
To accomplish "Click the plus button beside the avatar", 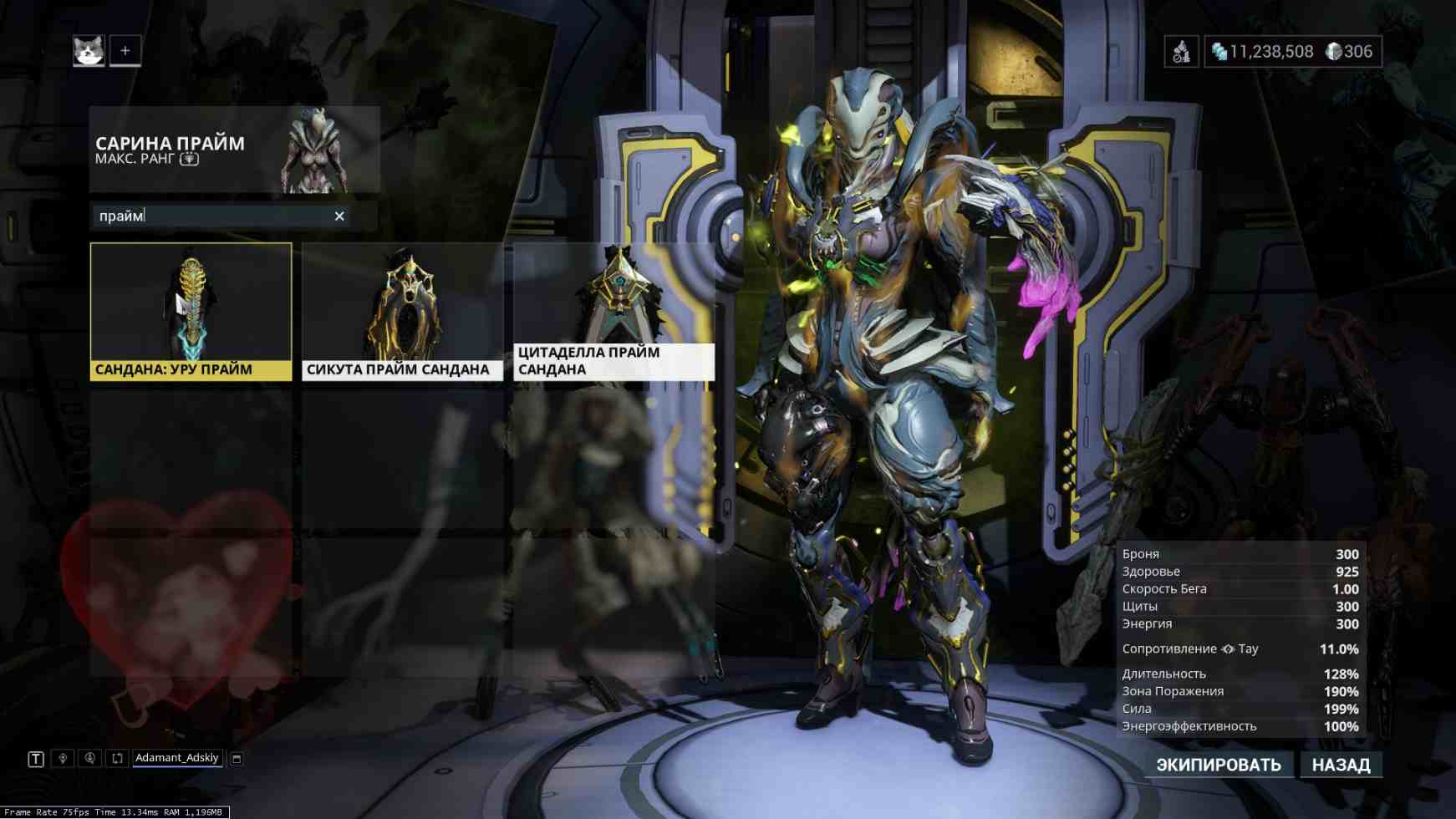I will click(125, 51).
